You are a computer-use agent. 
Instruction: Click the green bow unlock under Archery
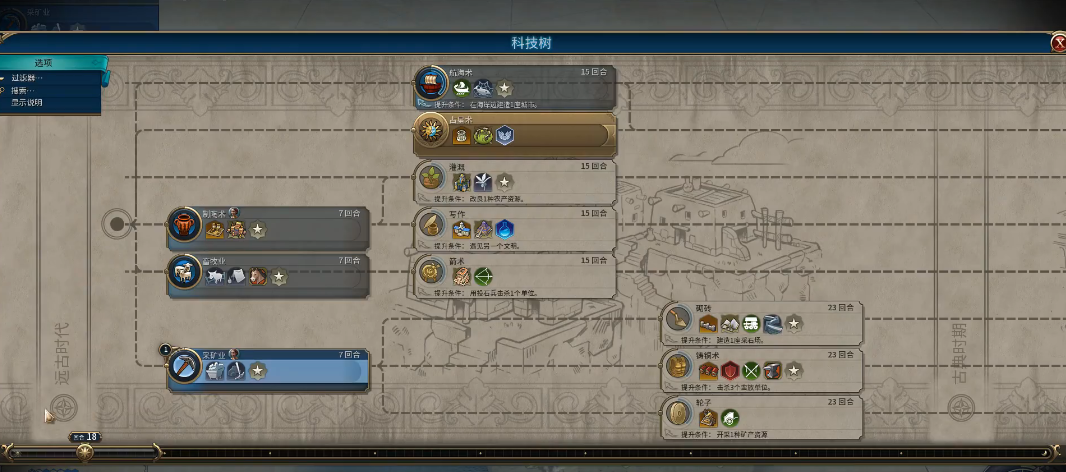[483, 276]
